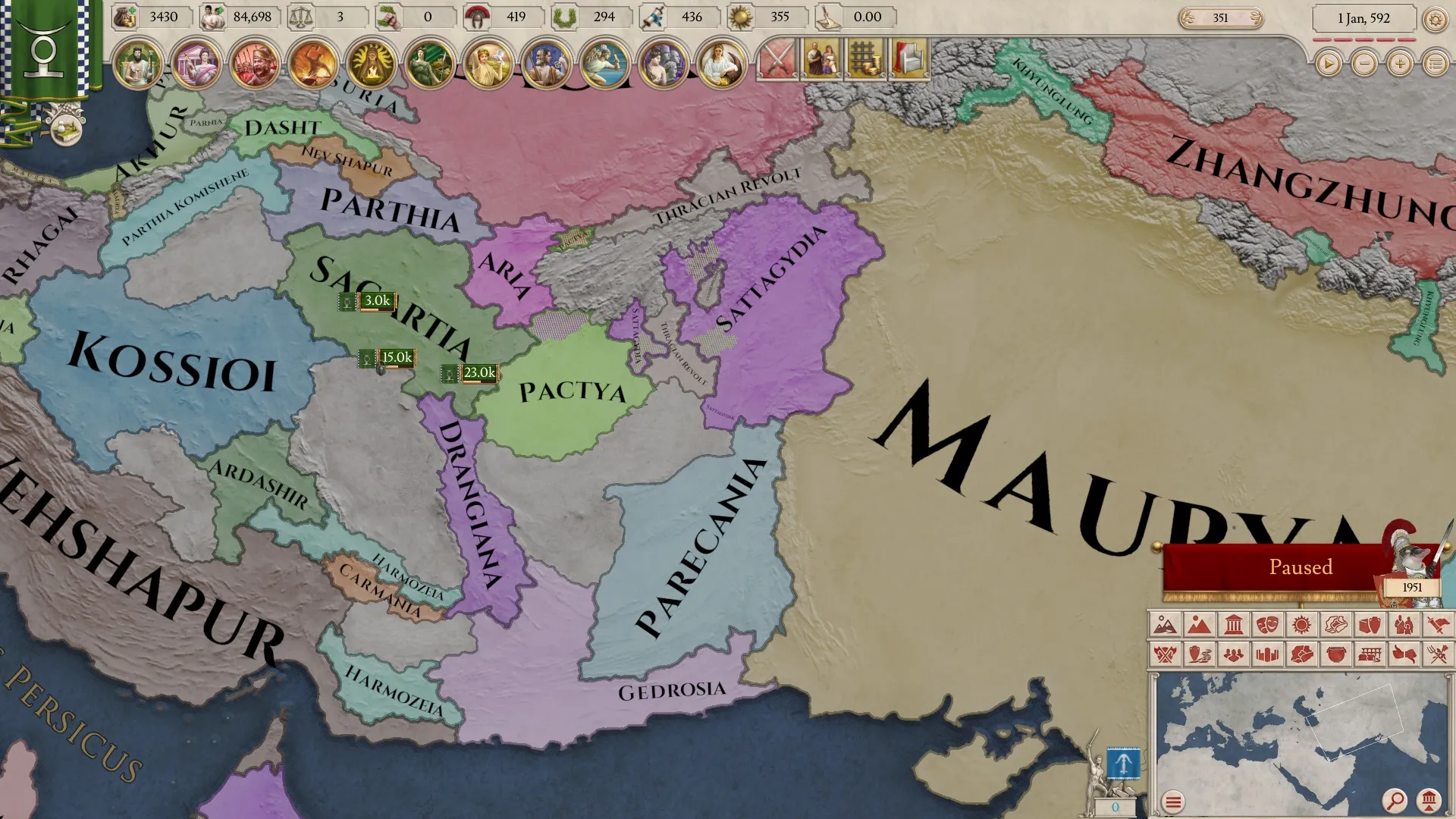Image resolution: width=1456 pixels, height=819 pixels.
Task: Select the 15.0k army unit badge
Action: (x=396, y=358)
